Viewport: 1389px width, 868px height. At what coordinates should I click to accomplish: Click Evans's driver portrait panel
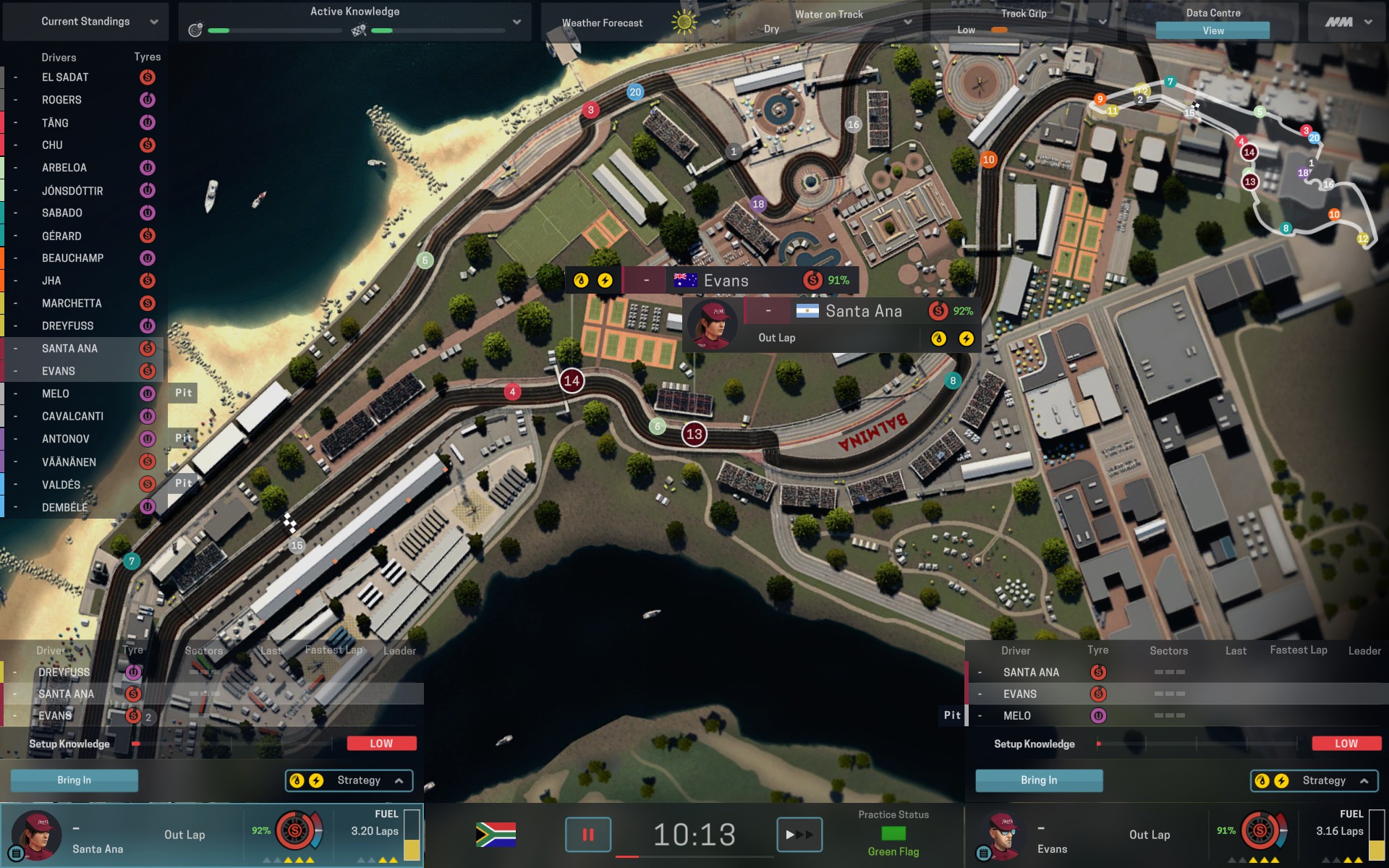(1001, 835)
